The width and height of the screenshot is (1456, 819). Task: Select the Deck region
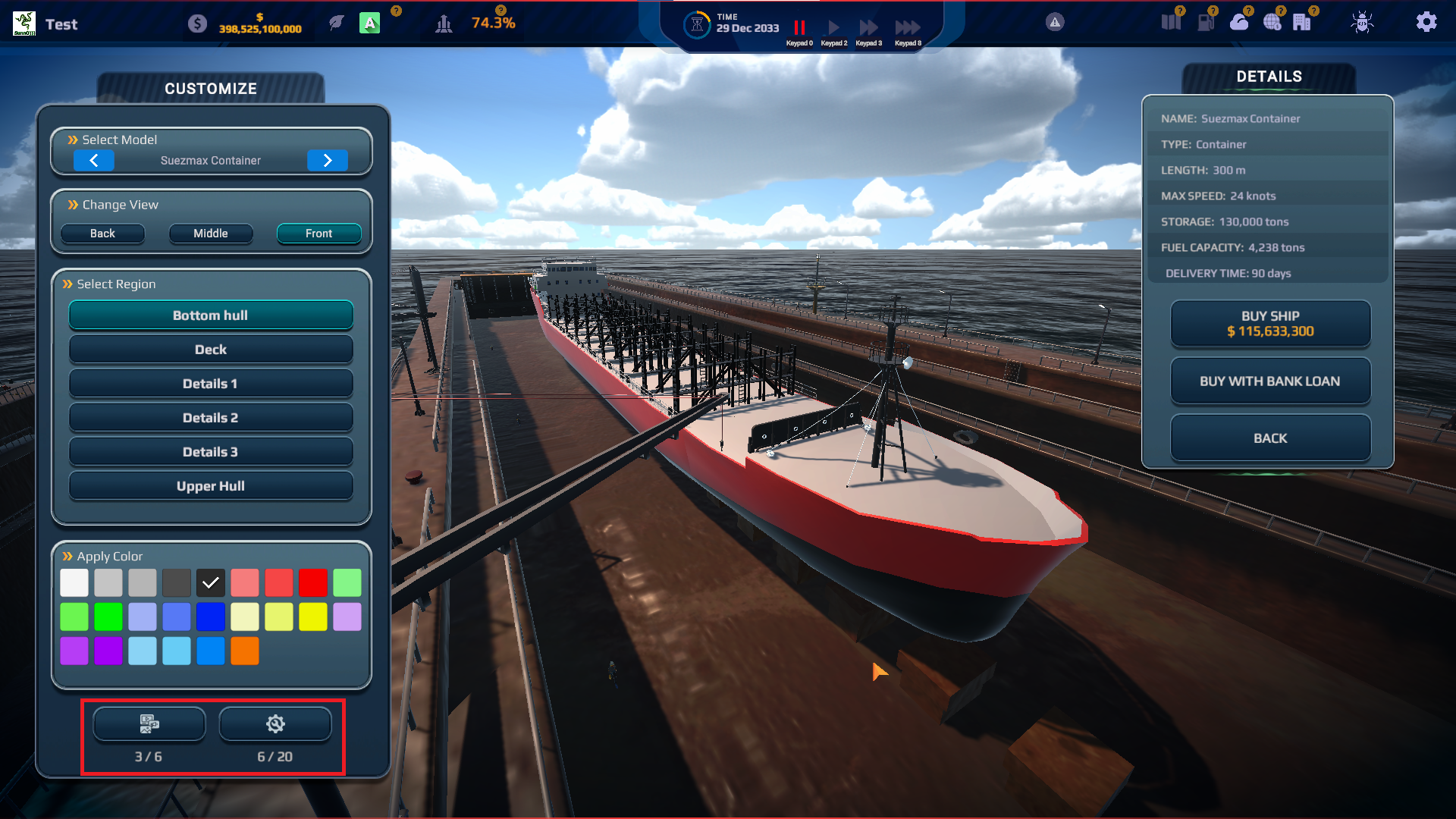210,349
